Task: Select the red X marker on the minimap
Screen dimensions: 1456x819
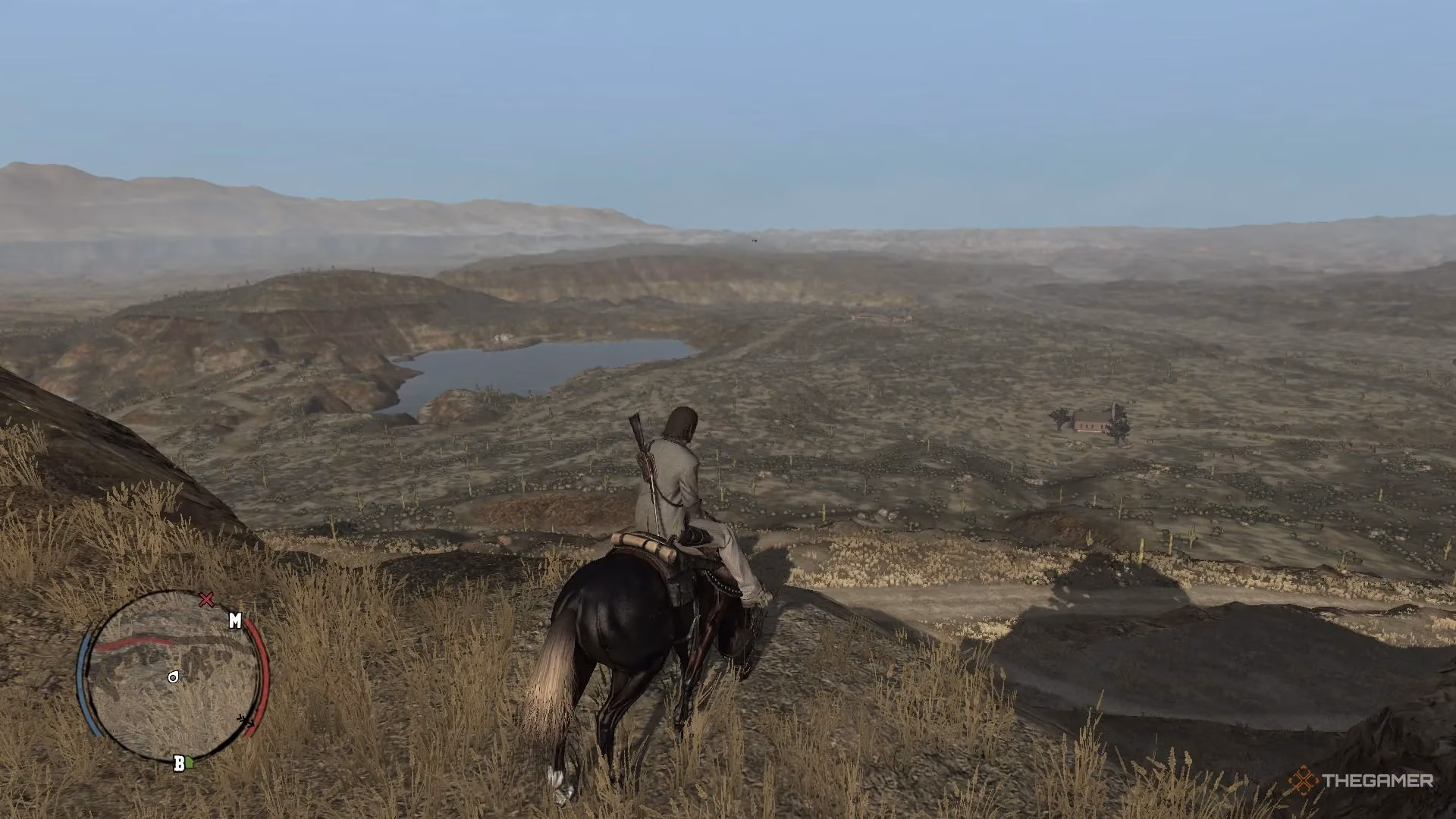Action: click(x=206, y=600)
